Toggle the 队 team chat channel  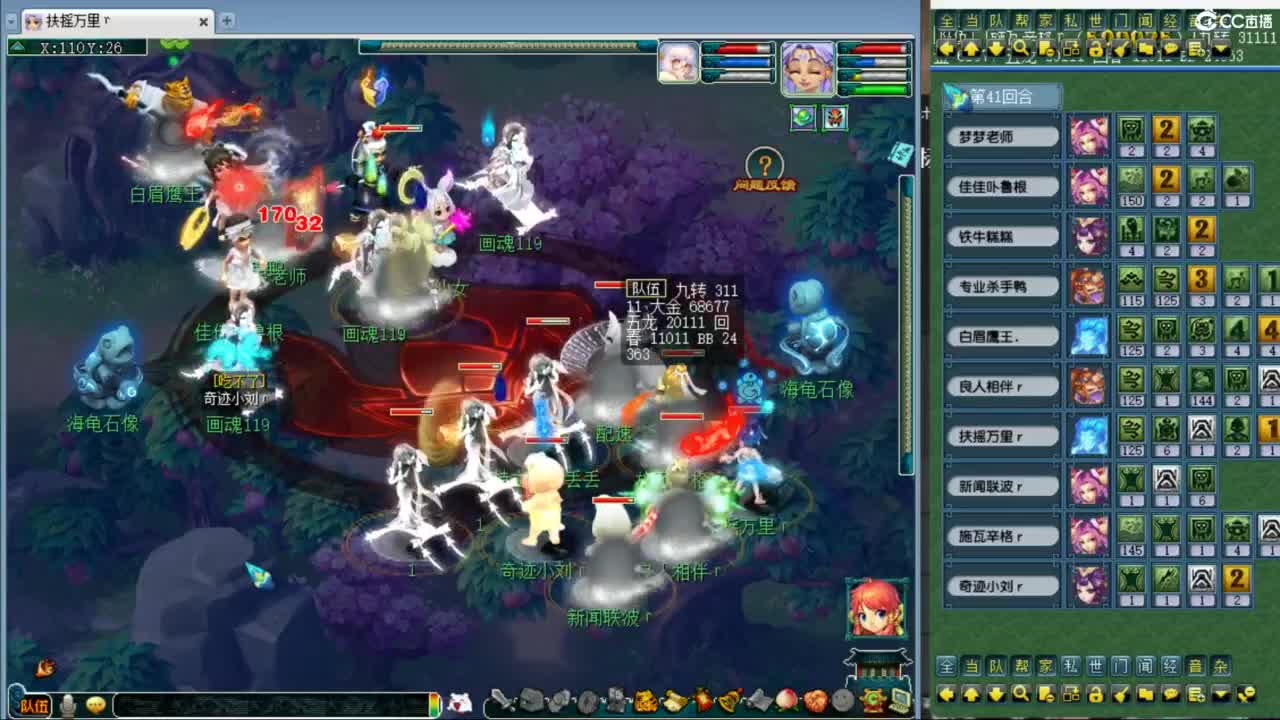996,666
